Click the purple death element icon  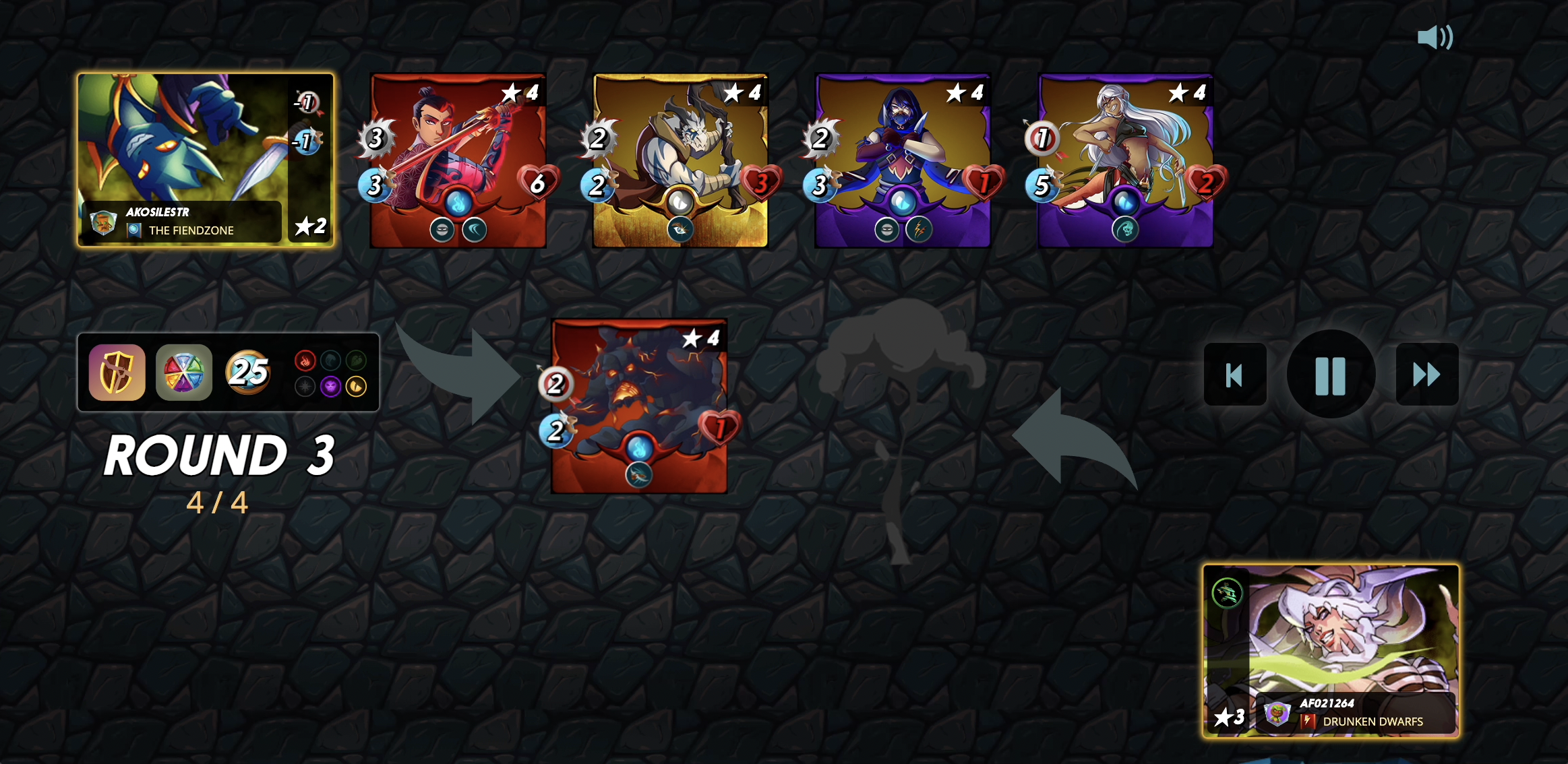[330, 386]
